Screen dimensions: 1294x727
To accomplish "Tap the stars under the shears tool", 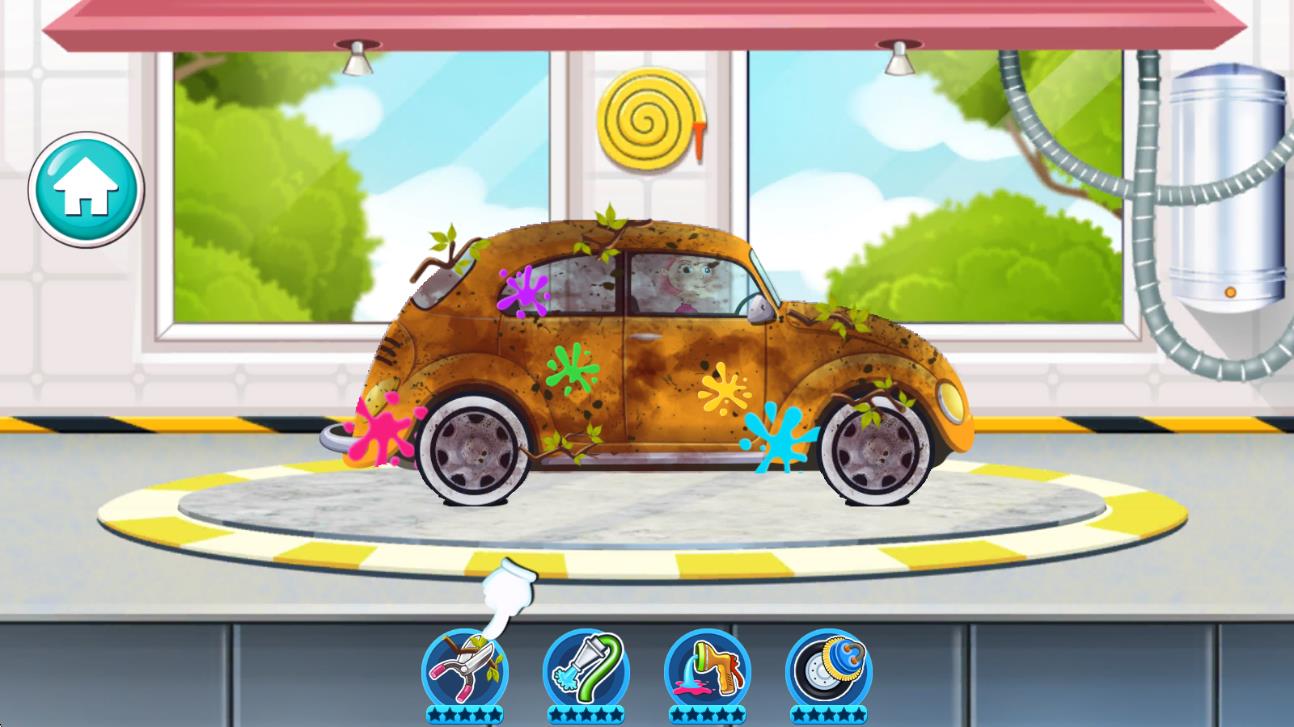I will click(466, 712).
